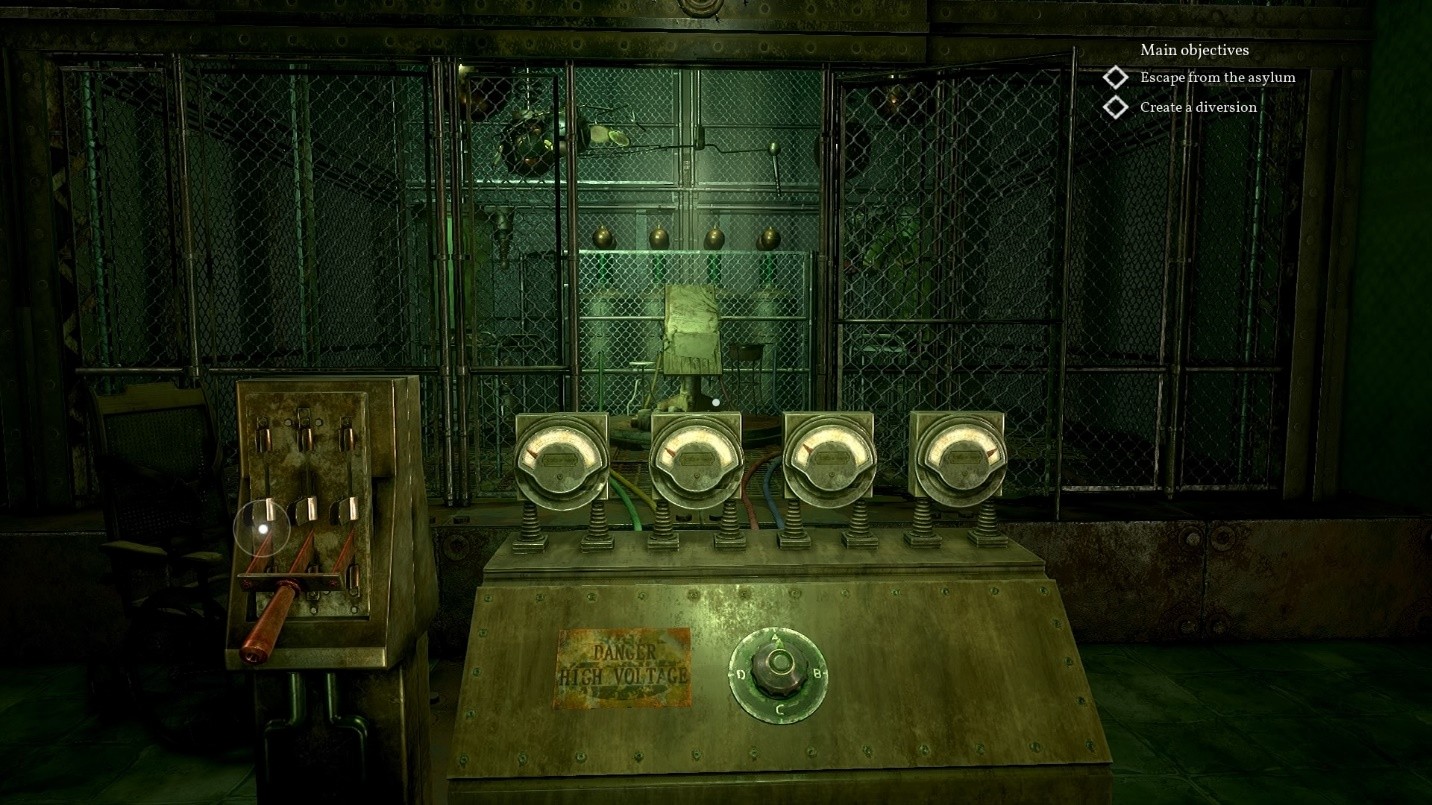The image size is (1432, 805).
Task: Select the "Create a diversion" objective
Action: point(1197,107)
